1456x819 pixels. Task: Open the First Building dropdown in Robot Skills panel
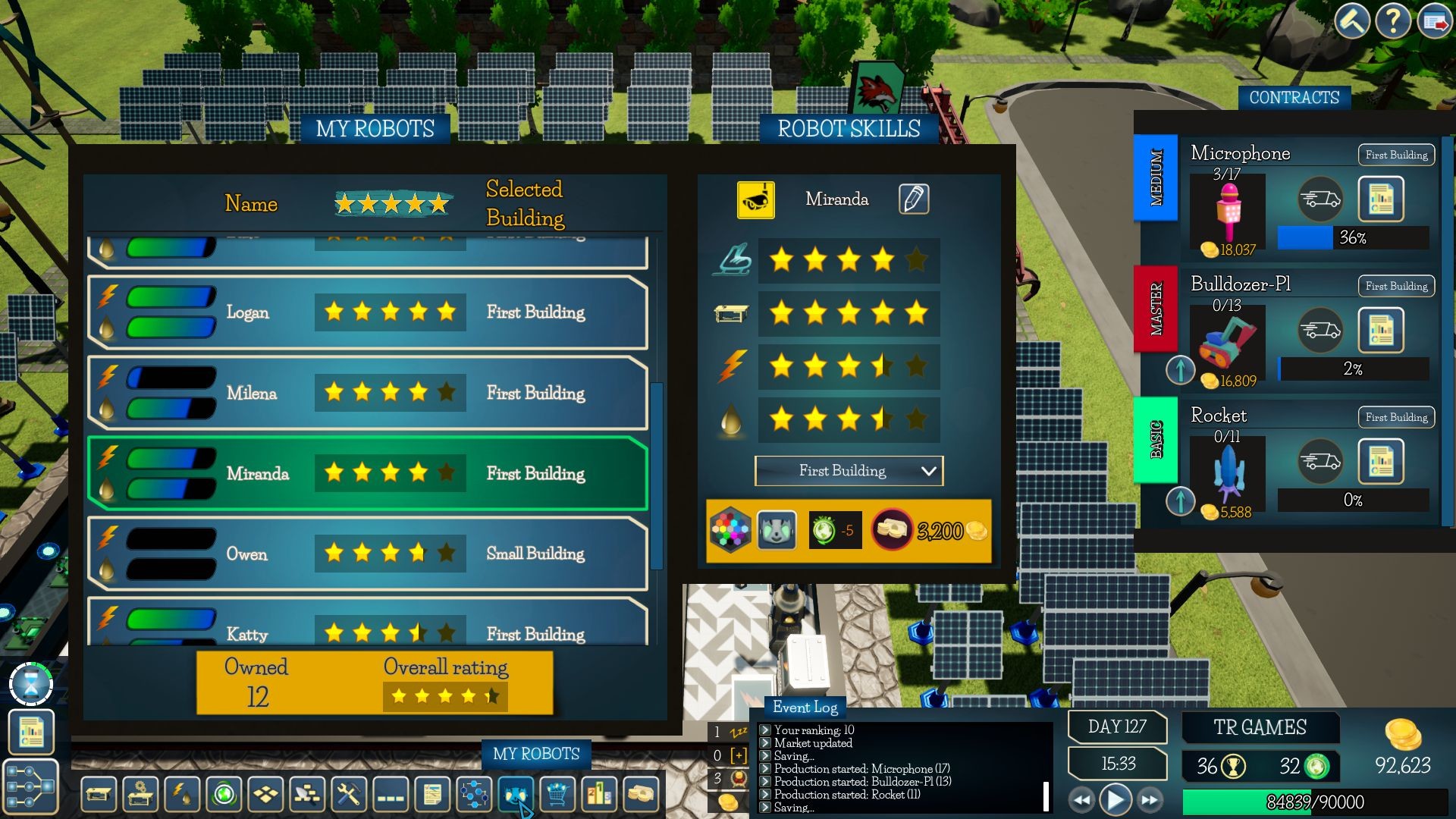click(x=848, y=471)
